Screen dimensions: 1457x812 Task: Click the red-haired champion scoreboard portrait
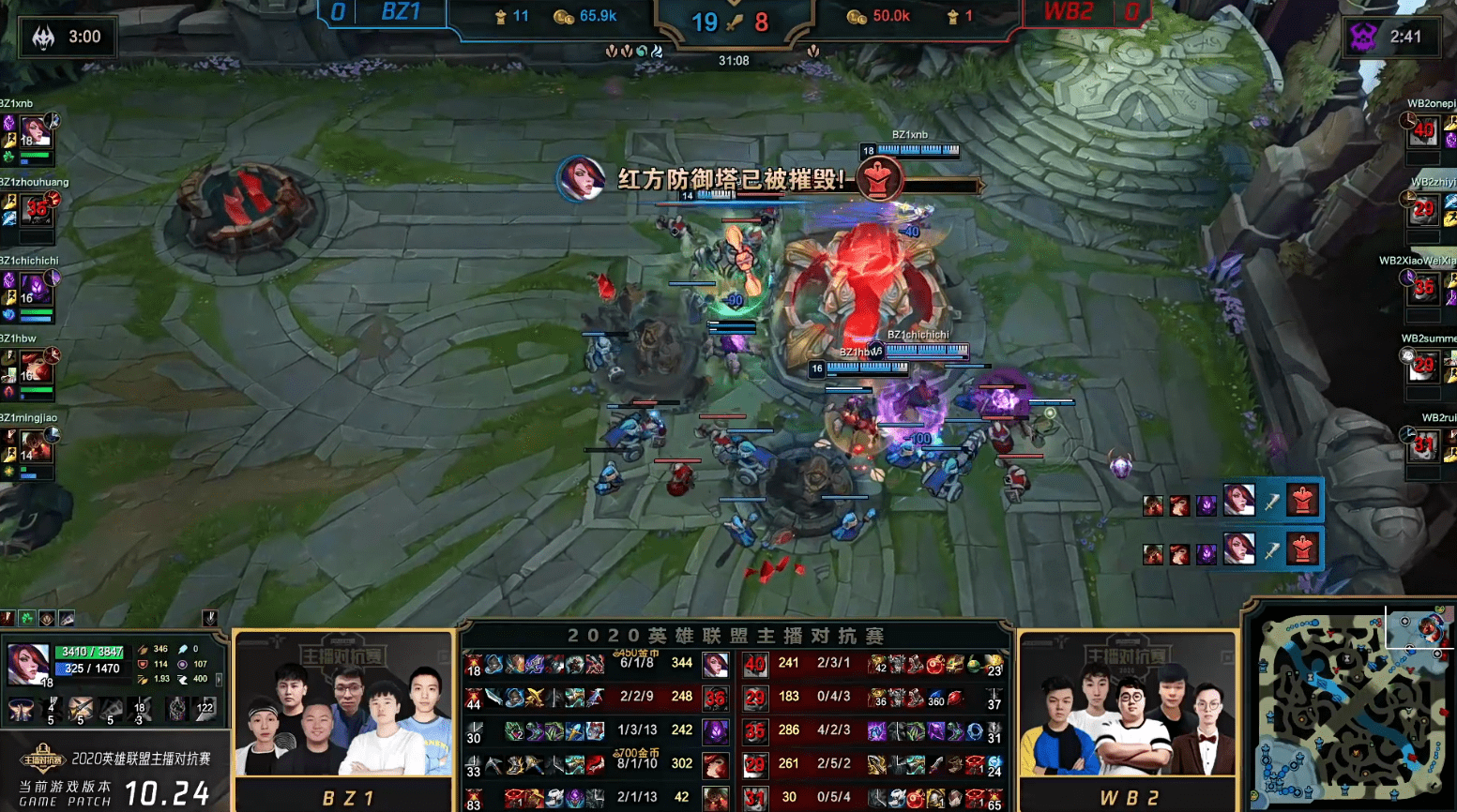click(716, 766)
